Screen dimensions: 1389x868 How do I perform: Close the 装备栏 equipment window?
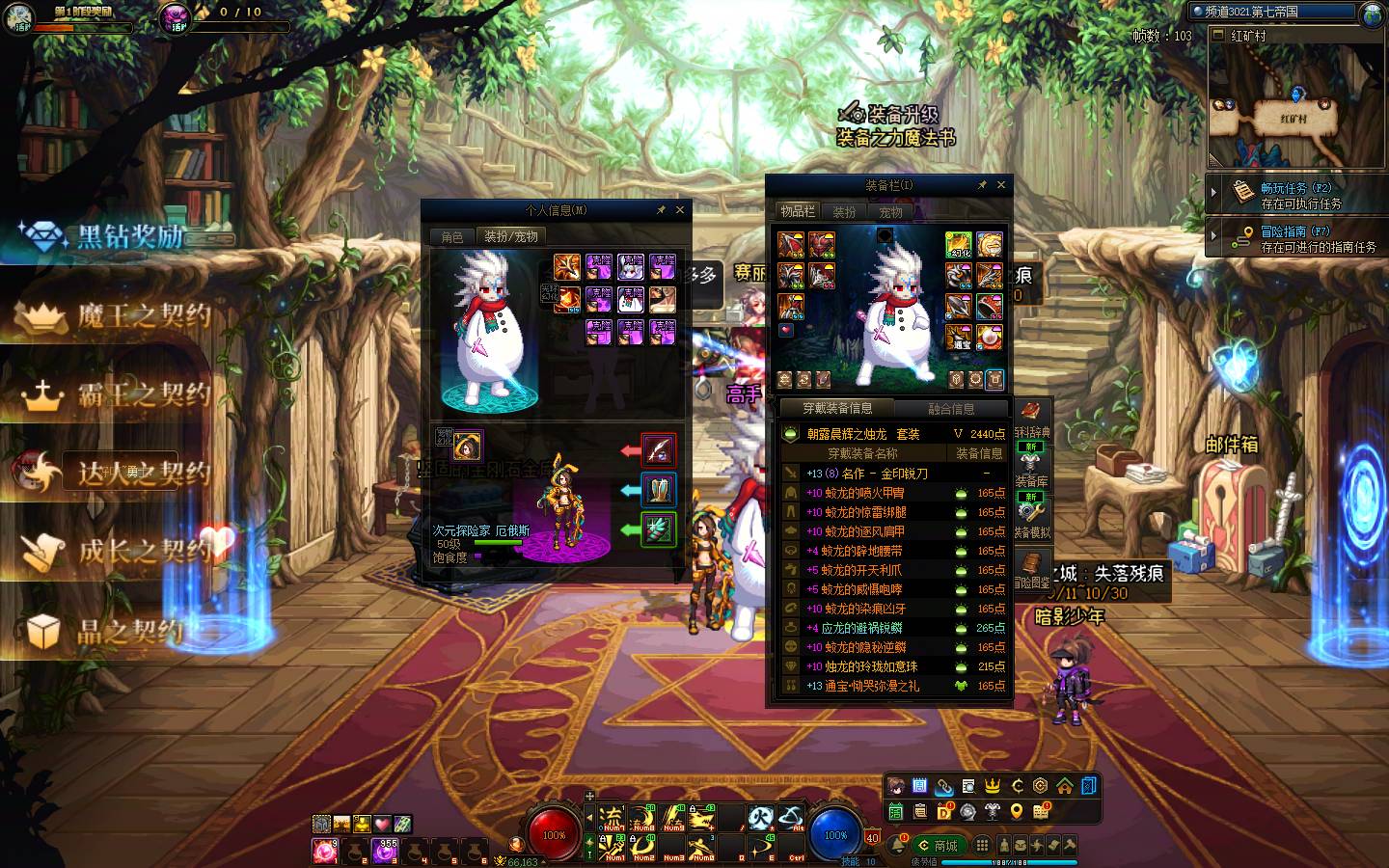click(1000, 185)
